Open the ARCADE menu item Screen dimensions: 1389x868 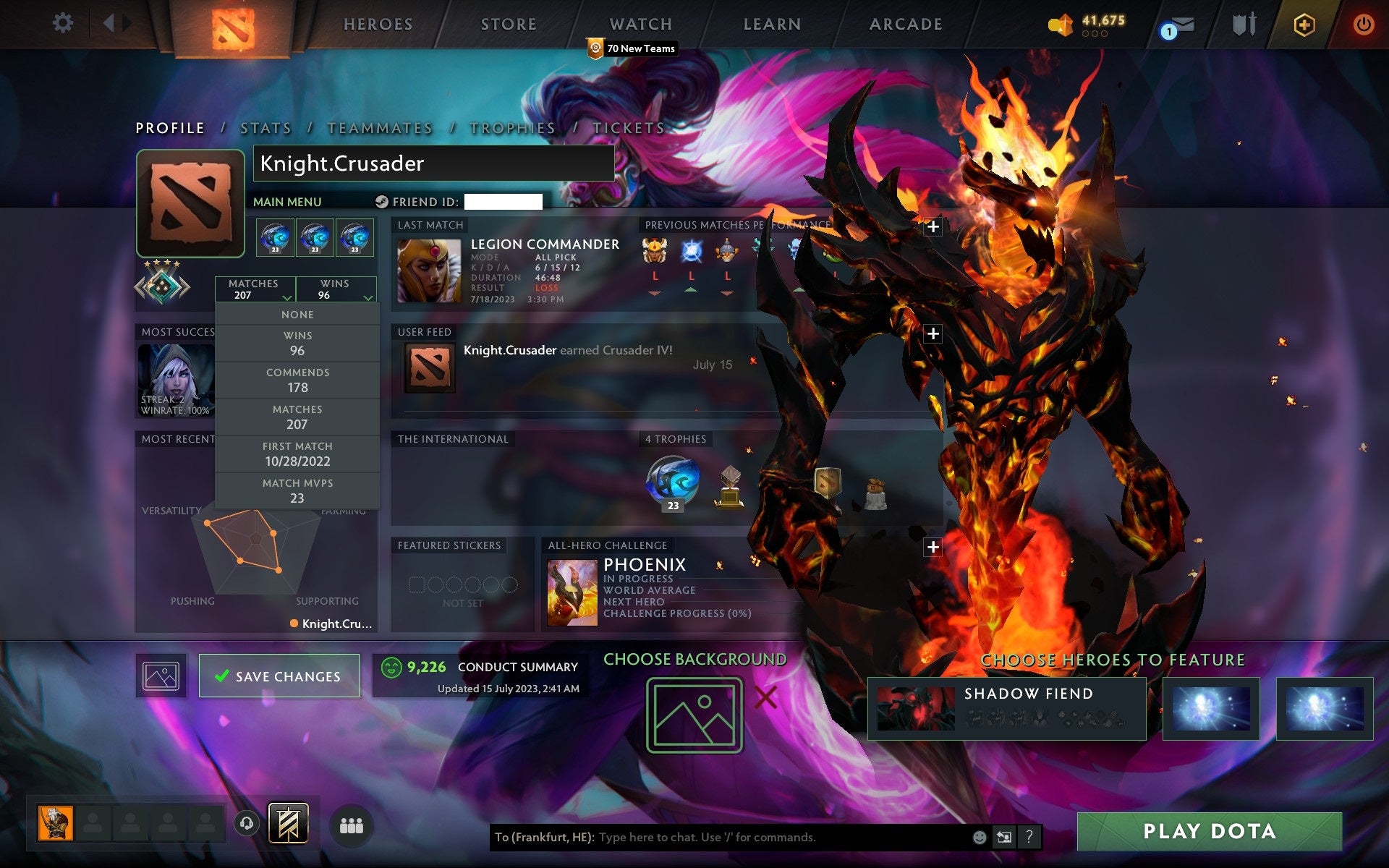(905, 24)
